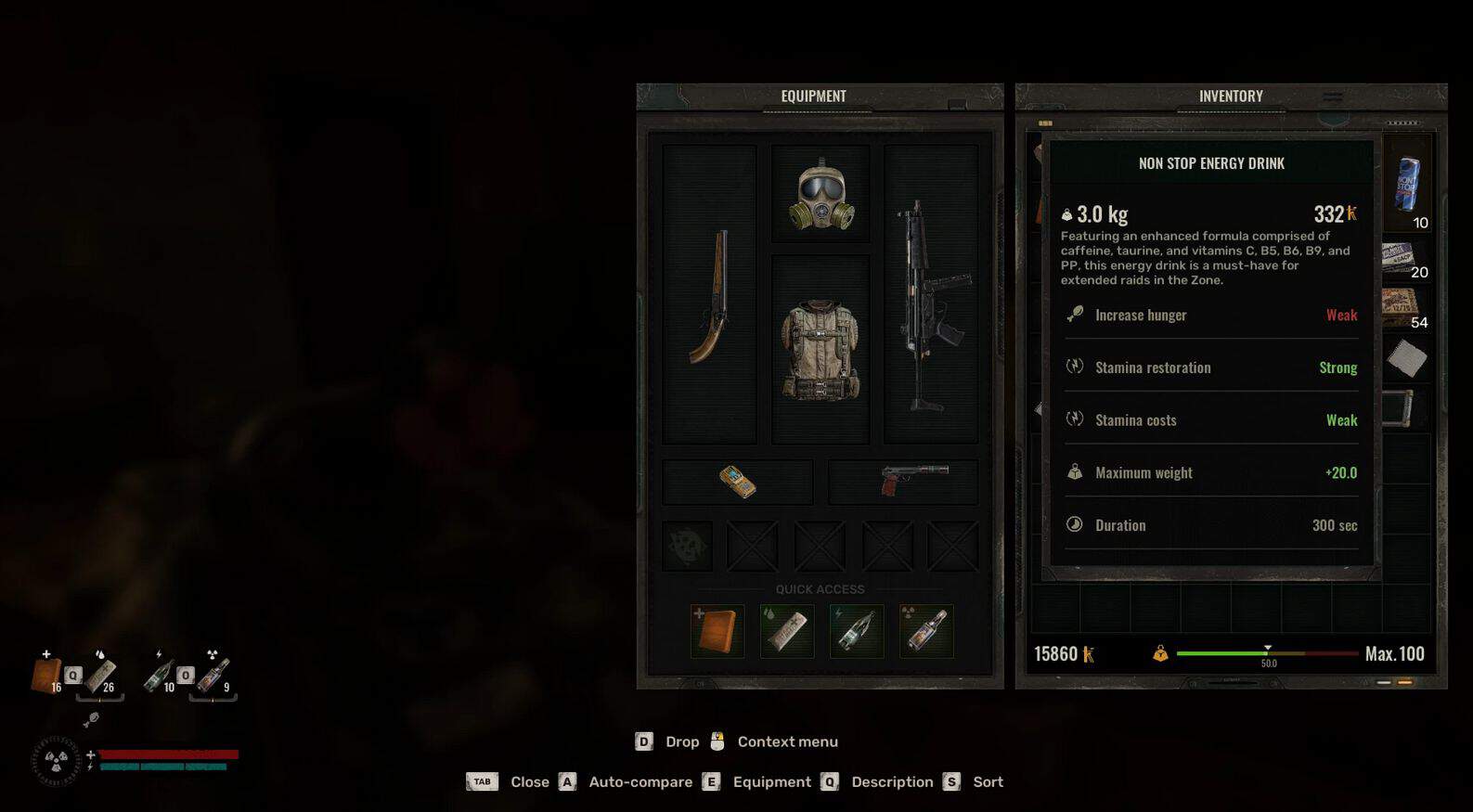Select the Non Stop energy drink can
This screenshot has width=1473, height=812.
tap(1407, 185)
